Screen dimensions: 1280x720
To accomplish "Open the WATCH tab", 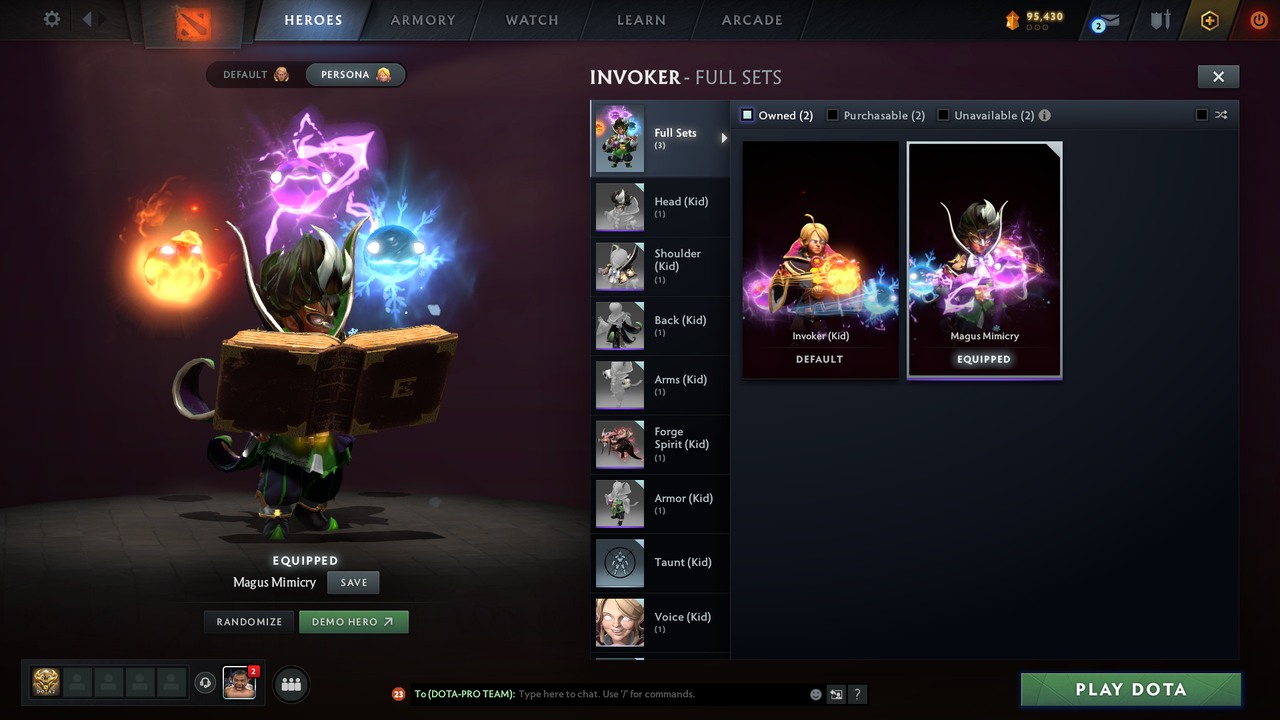I will 531,20.
